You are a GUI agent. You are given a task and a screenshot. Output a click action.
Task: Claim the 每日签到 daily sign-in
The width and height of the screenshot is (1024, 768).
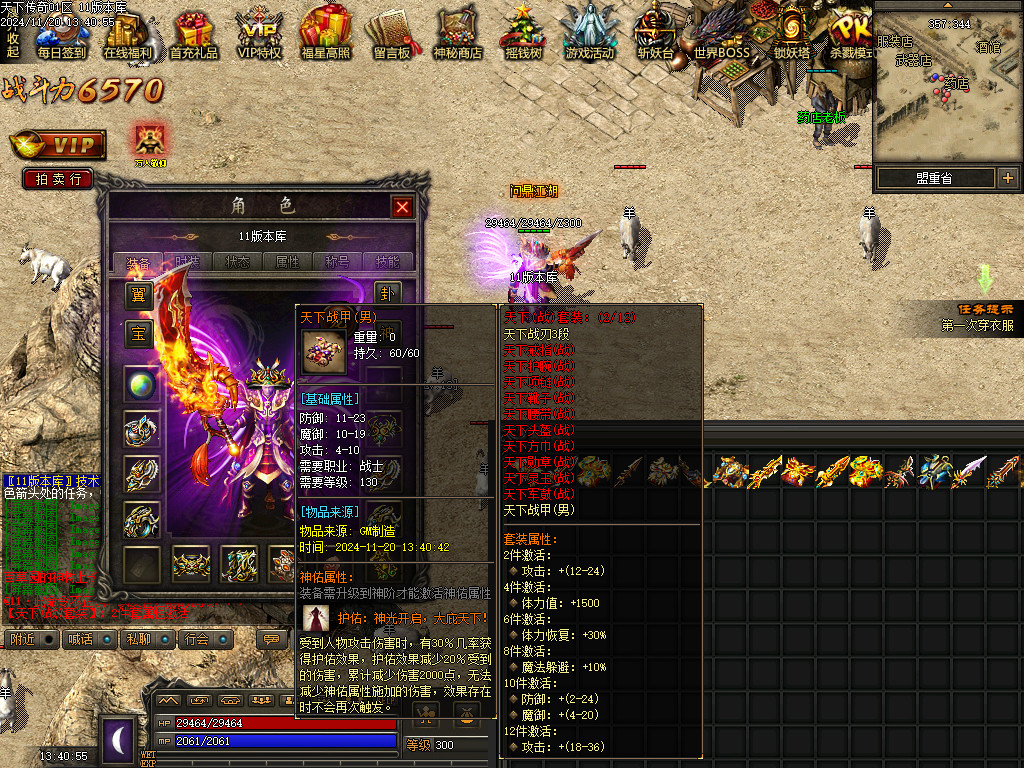pos(61,35)
